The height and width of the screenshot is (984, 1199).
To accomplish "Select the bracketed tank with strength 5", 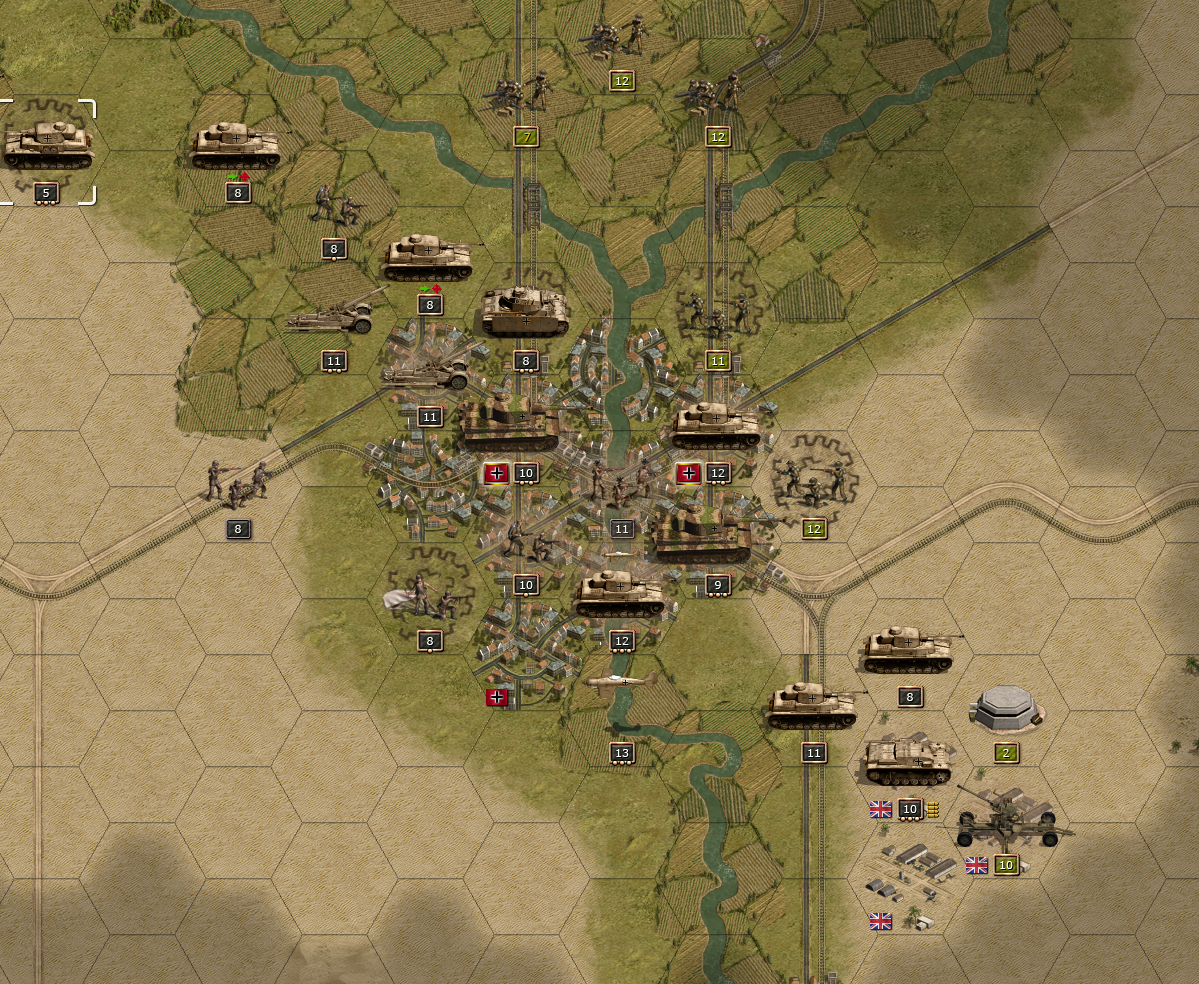I will pos(48,146).
